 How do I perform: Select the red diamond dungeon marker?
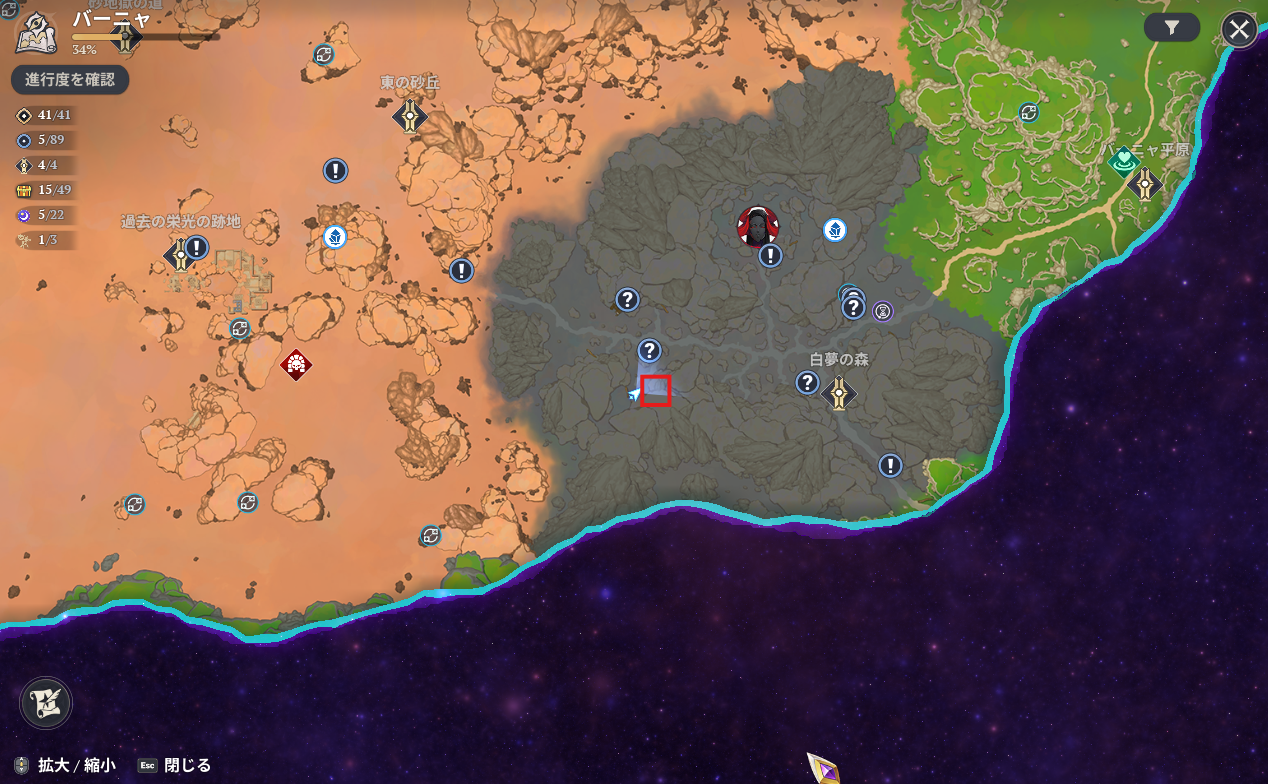point(296,365)
